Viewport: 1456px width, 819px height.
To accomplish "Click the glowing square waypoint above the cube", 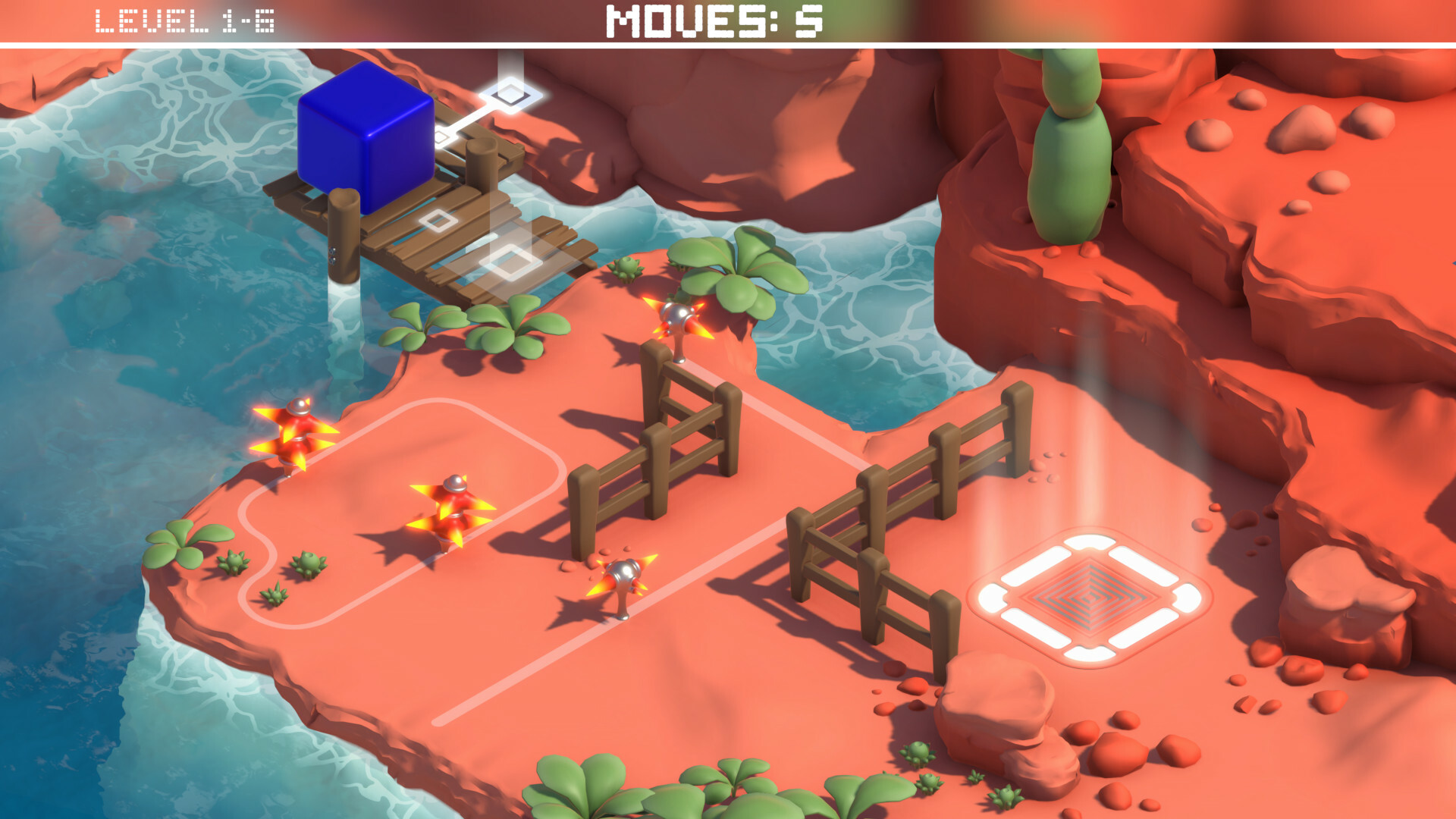I will pyautogui.click(x=510, y=95).
